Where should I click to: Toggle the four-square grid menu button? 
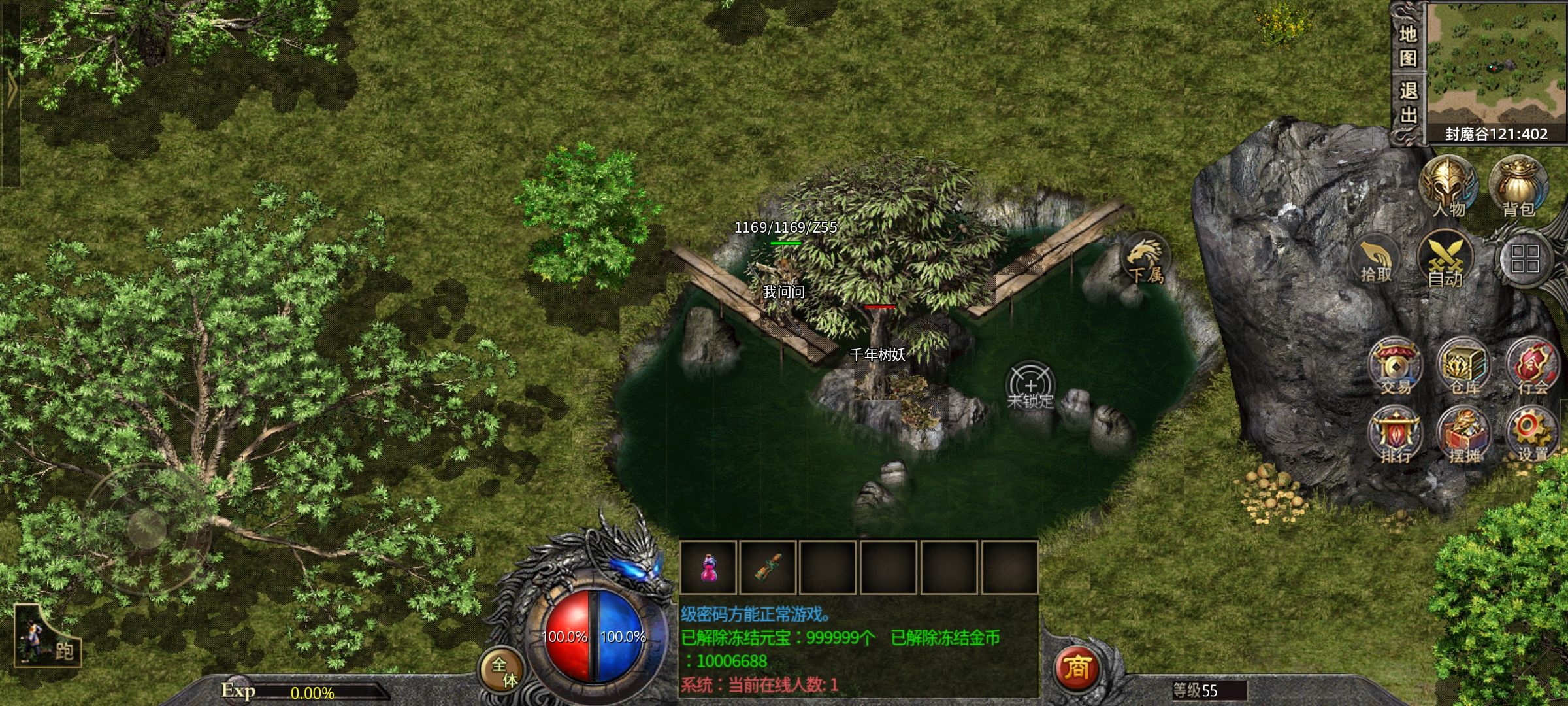1525,259
